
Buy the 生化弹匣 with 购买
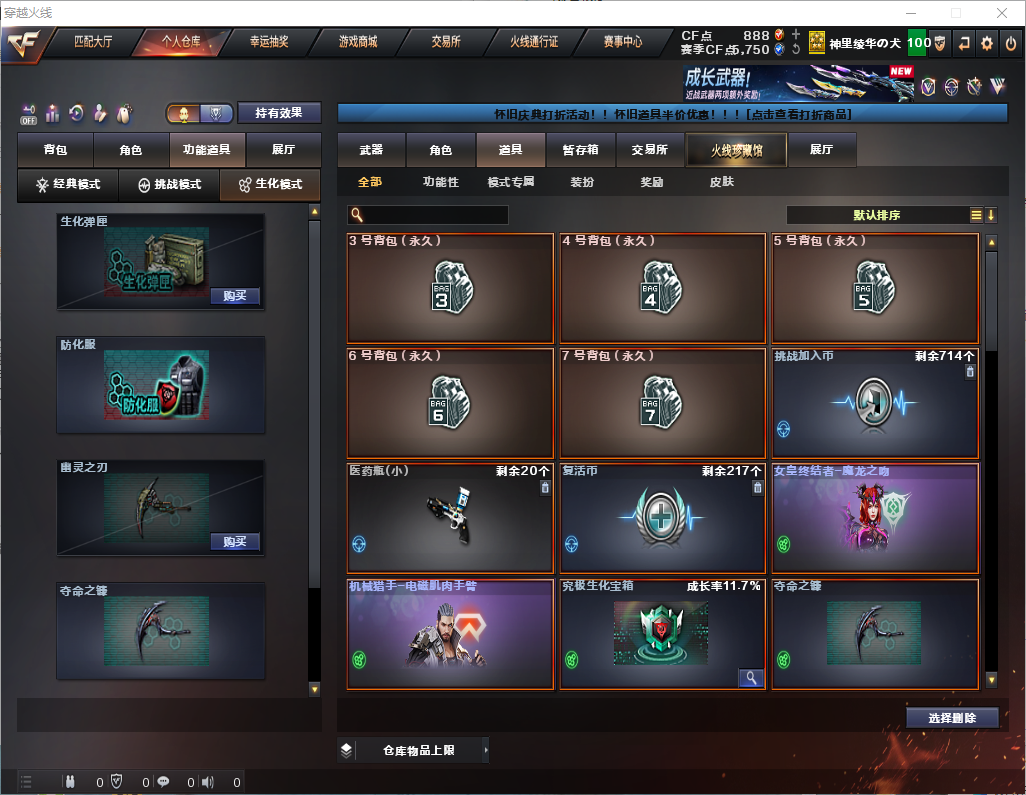click(x=235, y=296)
